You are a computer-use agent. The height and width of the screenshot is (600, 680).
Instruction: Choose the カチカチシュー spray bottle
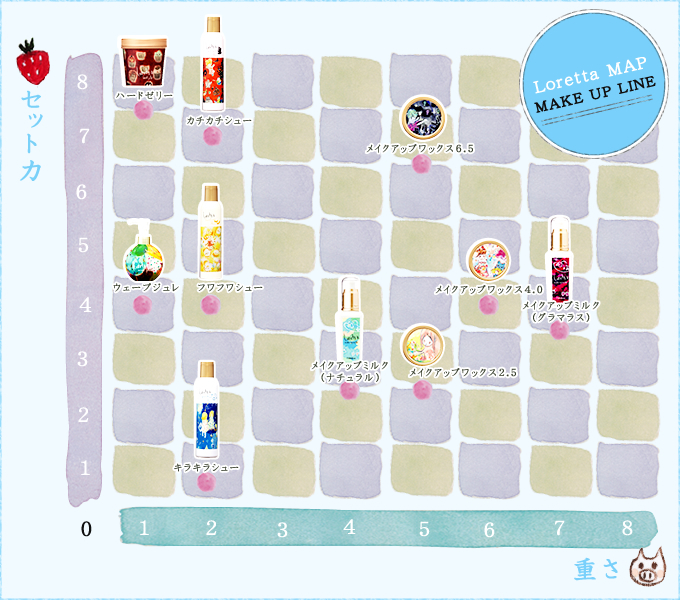click(x=211, y=64)
